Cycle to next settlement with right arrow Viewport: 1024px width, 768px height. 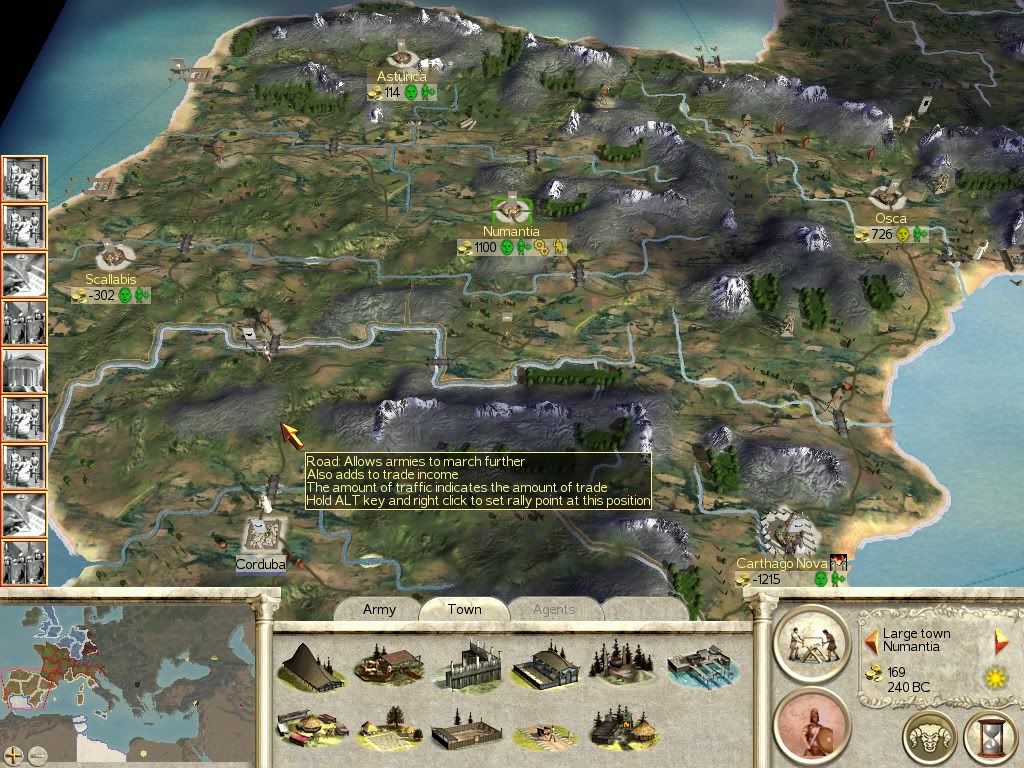[x=1001, y=641]
